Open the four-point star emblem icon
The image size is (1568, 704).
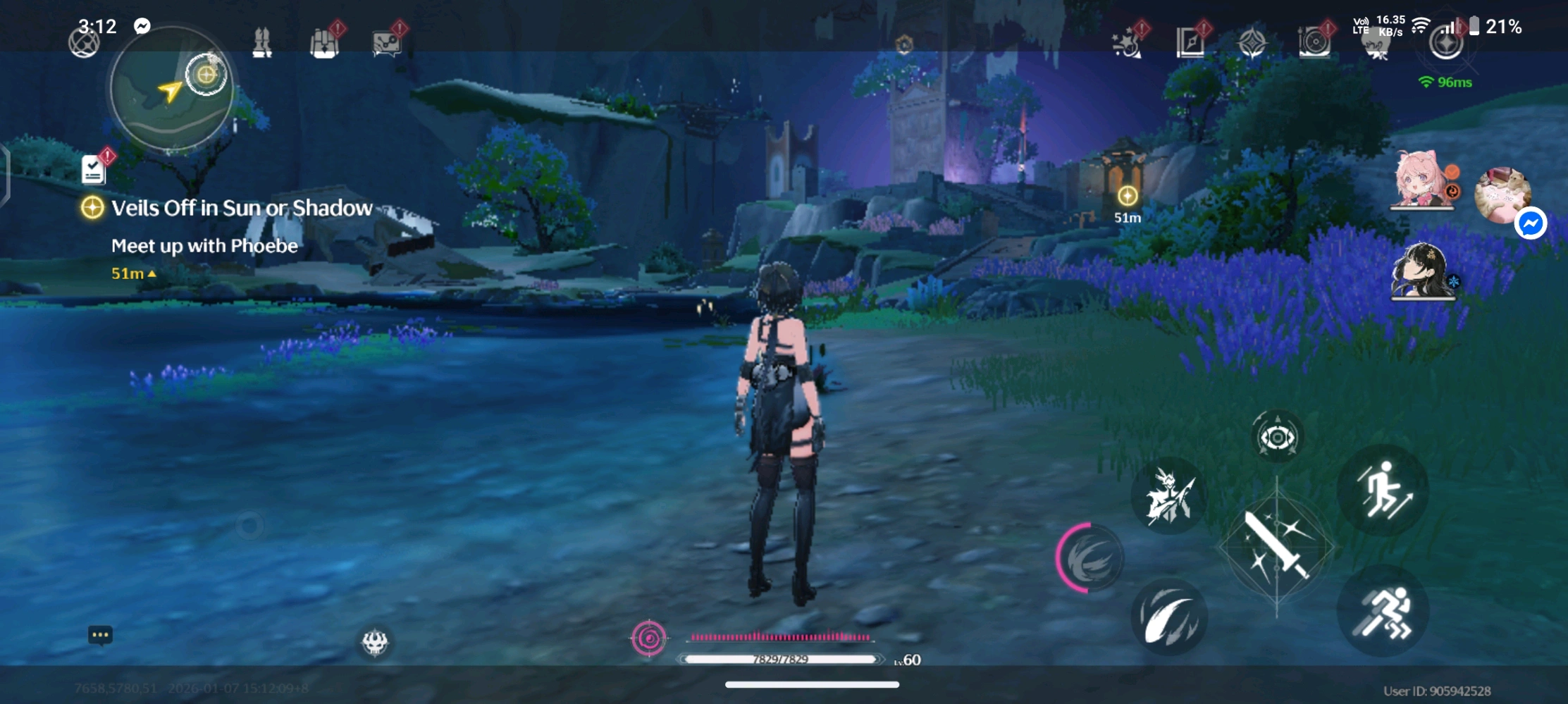(x=1252, y=44)
